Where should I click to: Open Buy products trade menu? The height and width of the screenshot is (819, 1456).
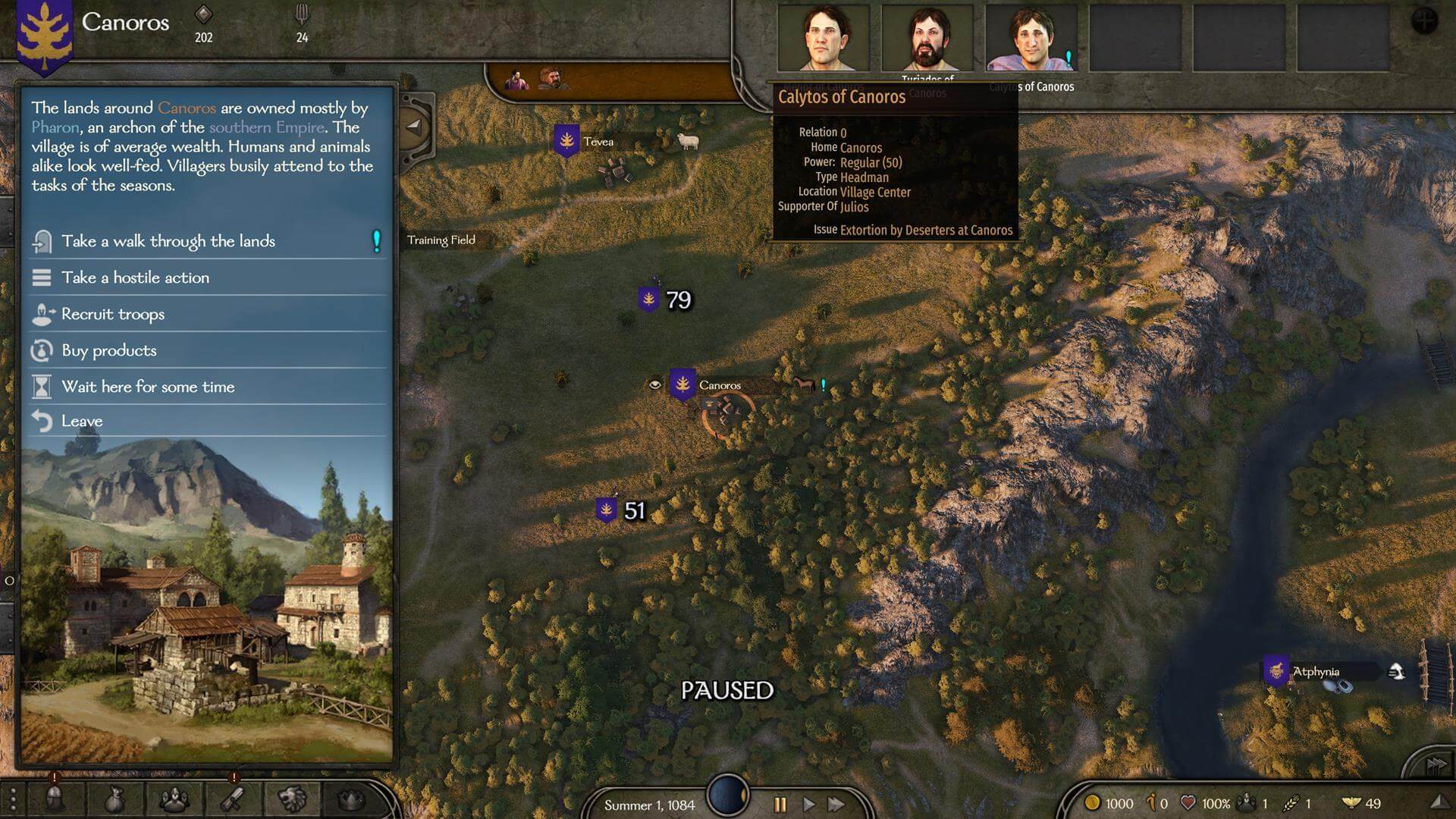coord(109,350)
